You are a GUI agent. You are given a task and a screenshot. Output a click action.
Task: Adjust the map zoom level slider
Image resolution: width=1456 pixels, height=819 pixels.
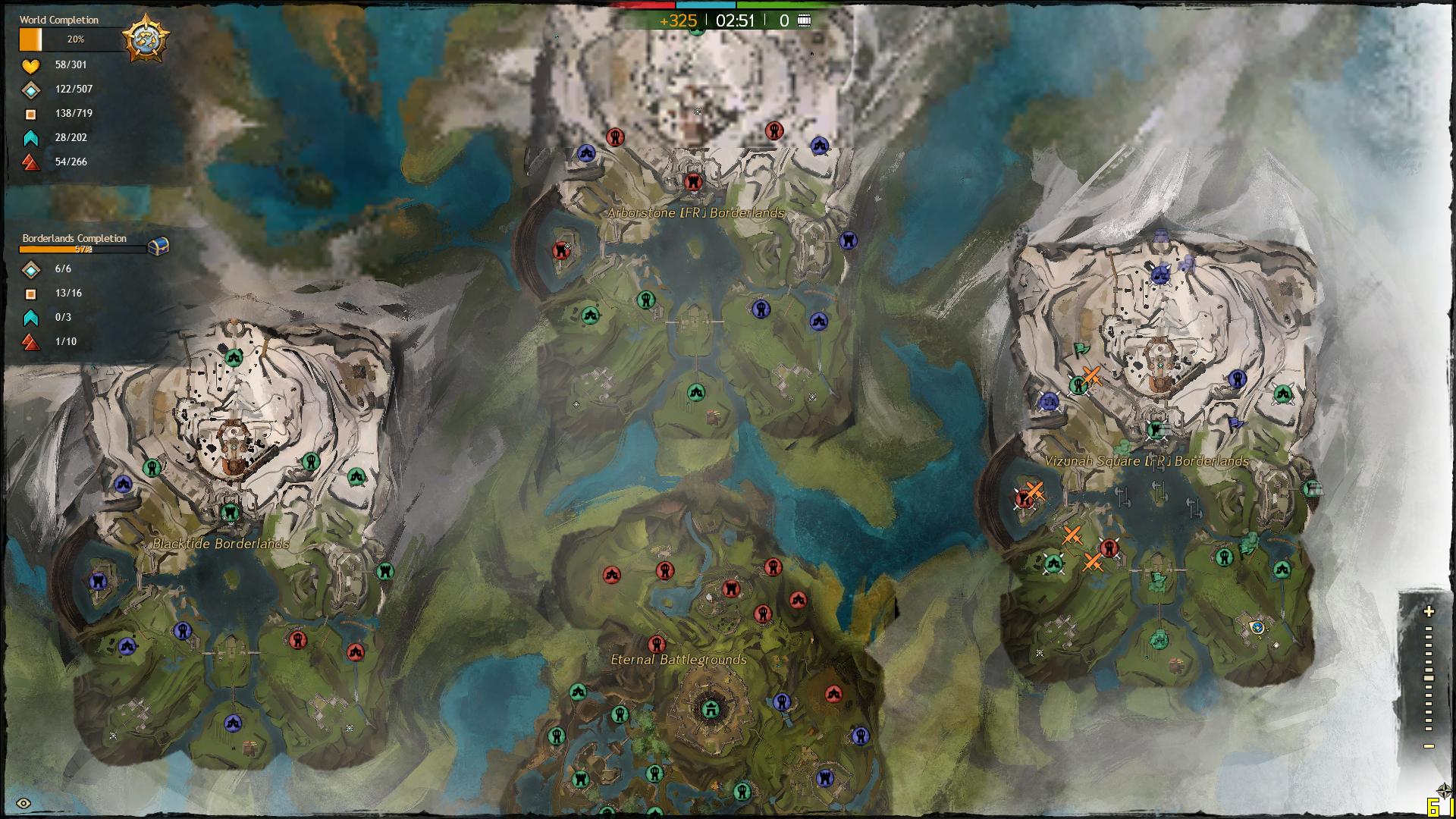coord(1429,679)
